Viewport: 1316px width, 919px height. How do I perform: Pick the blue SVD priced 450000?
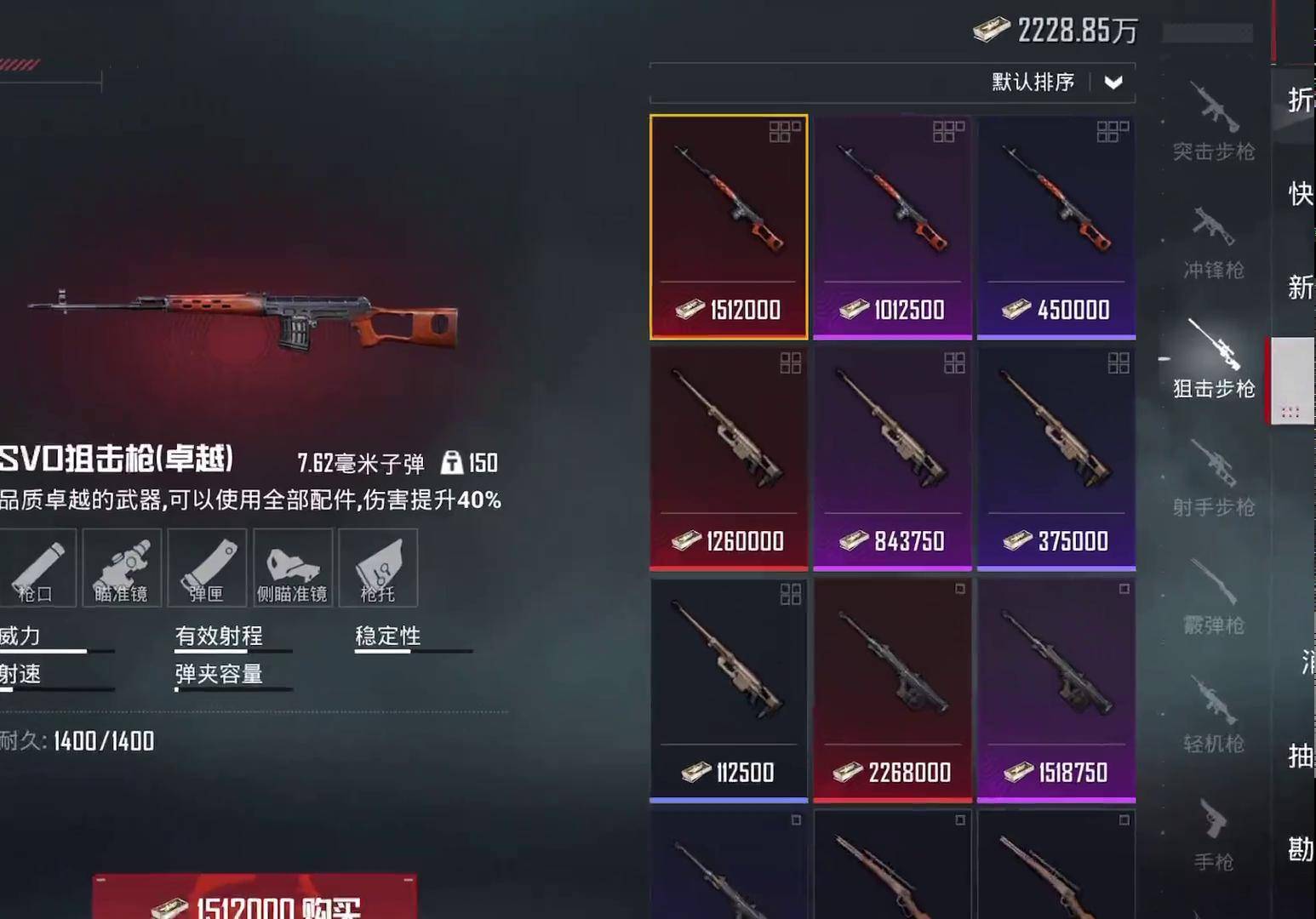(1056, 226)
